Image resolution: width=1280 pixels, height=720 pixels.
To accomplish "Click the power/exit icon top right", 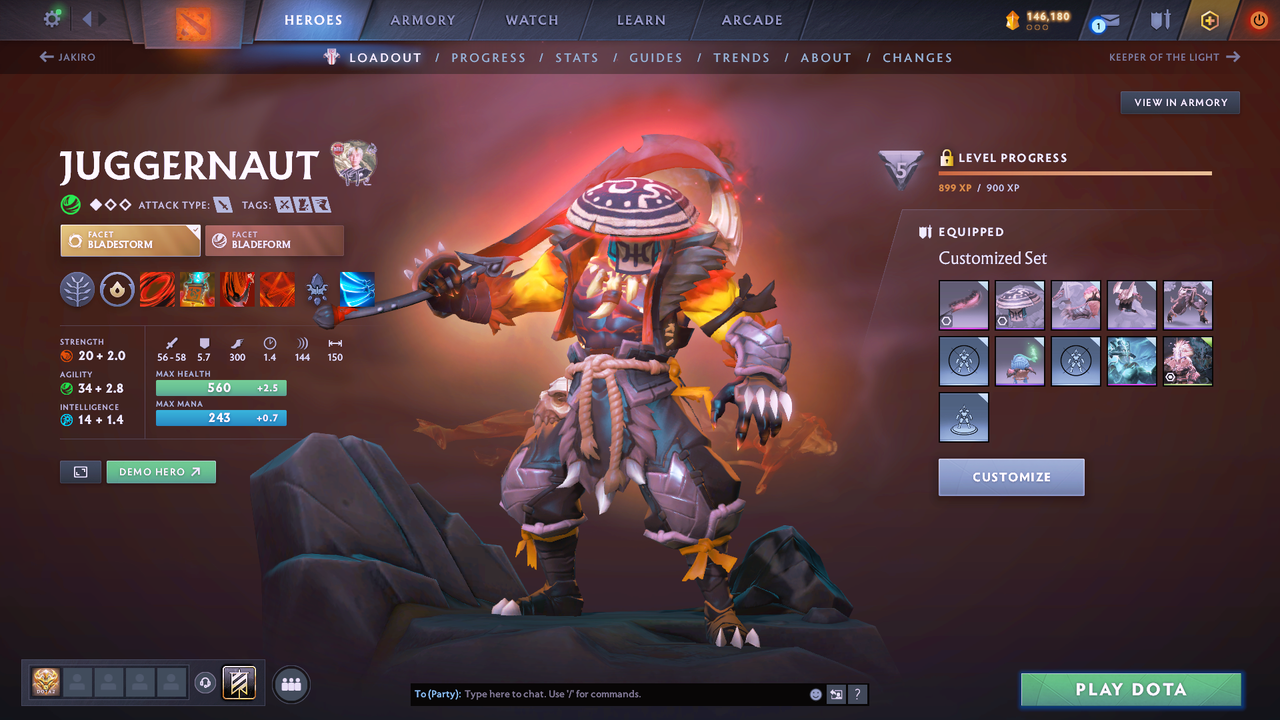I will 1259,19.
